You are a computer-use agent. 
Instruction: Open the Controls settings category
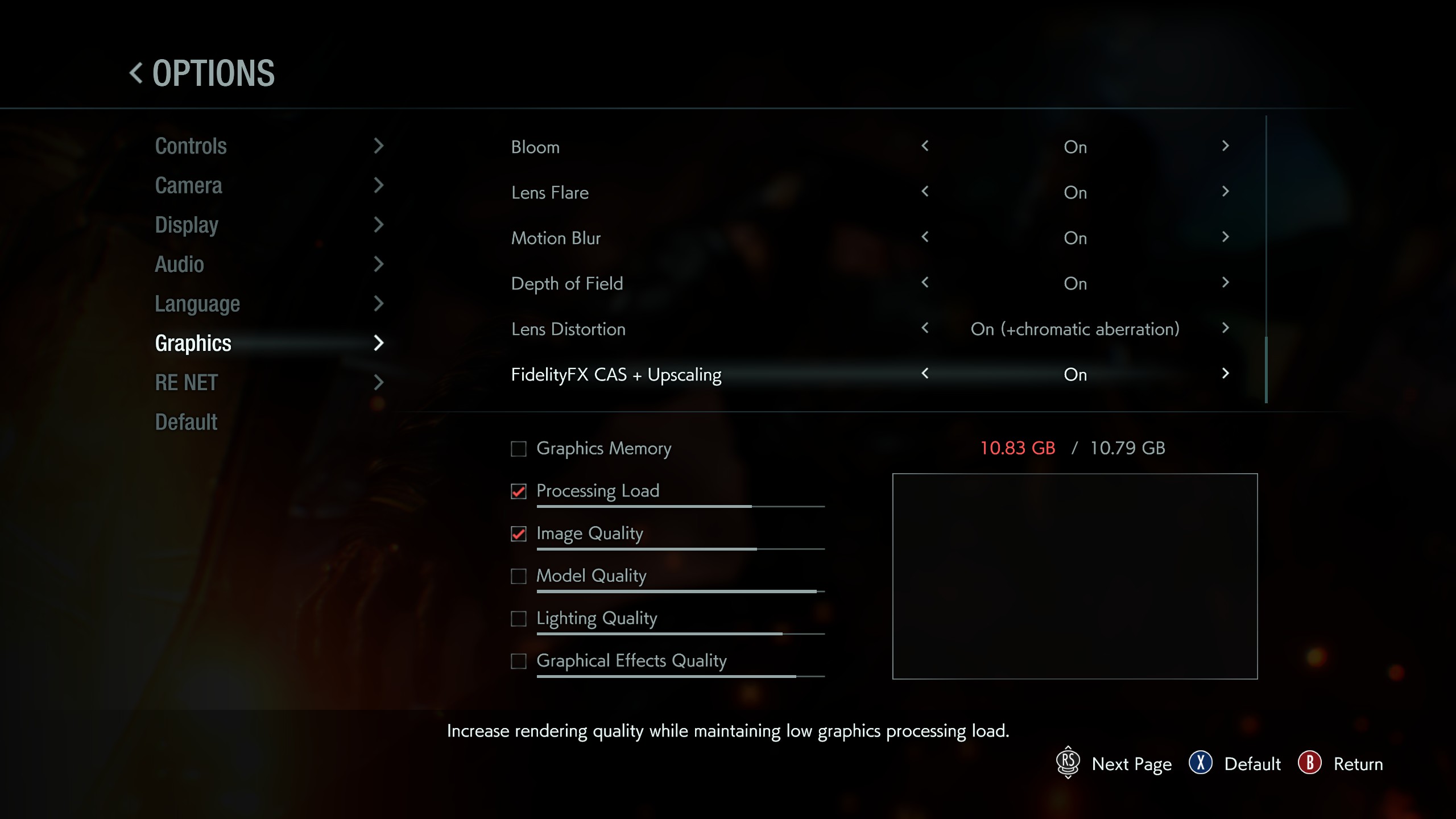191,146
